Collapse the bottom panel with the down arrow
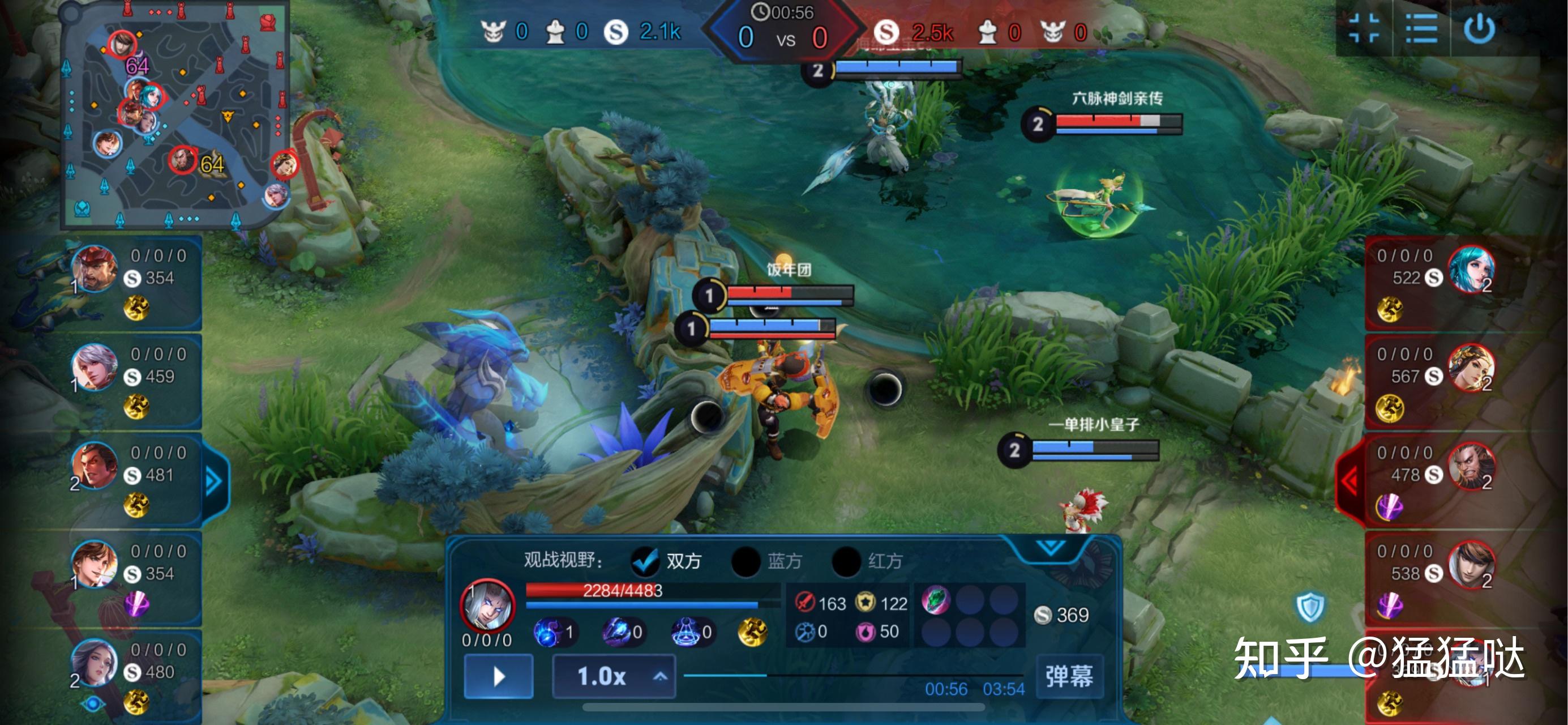 1051,547
